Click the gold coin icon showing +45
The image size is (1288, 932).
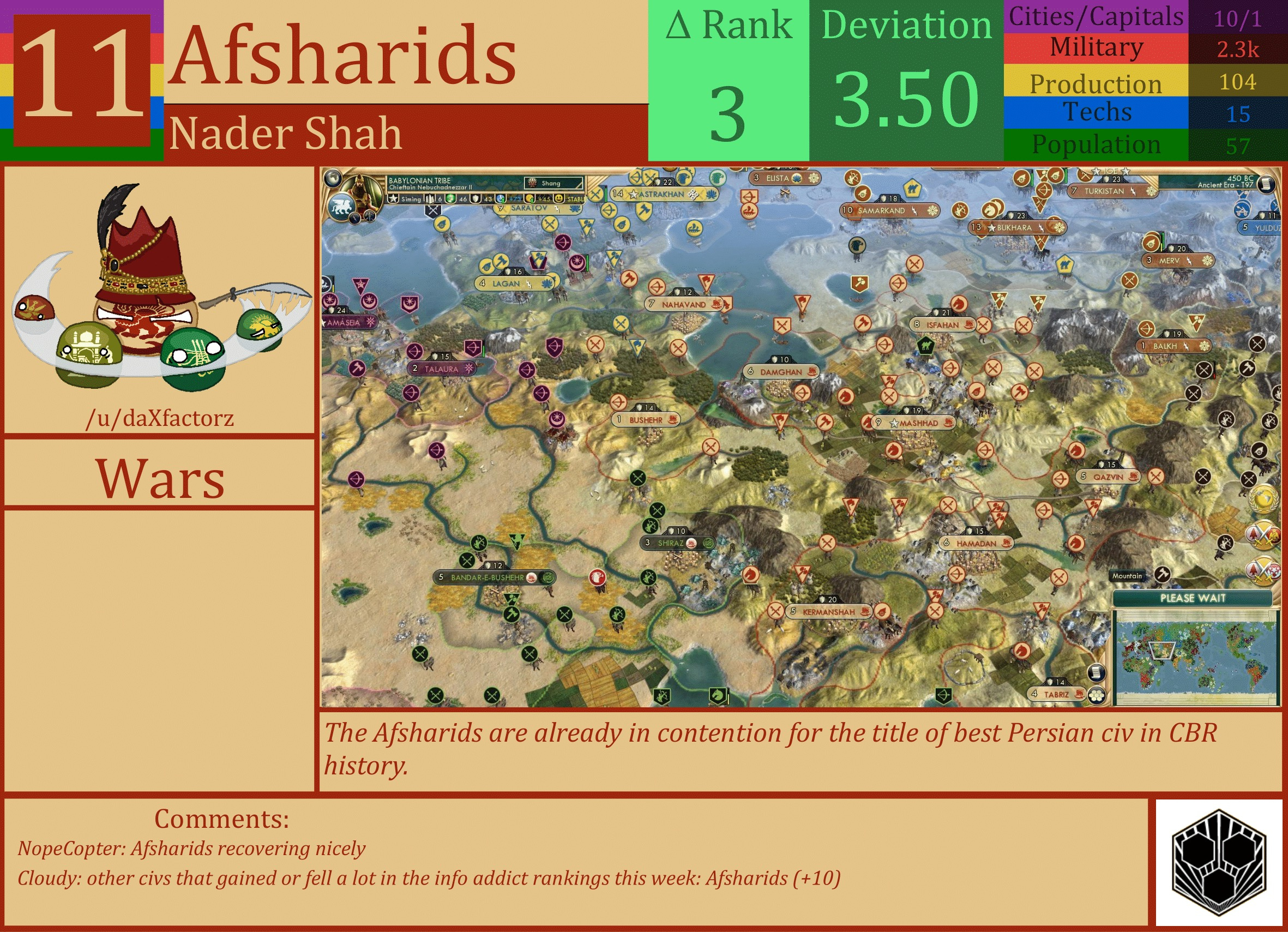531,200
